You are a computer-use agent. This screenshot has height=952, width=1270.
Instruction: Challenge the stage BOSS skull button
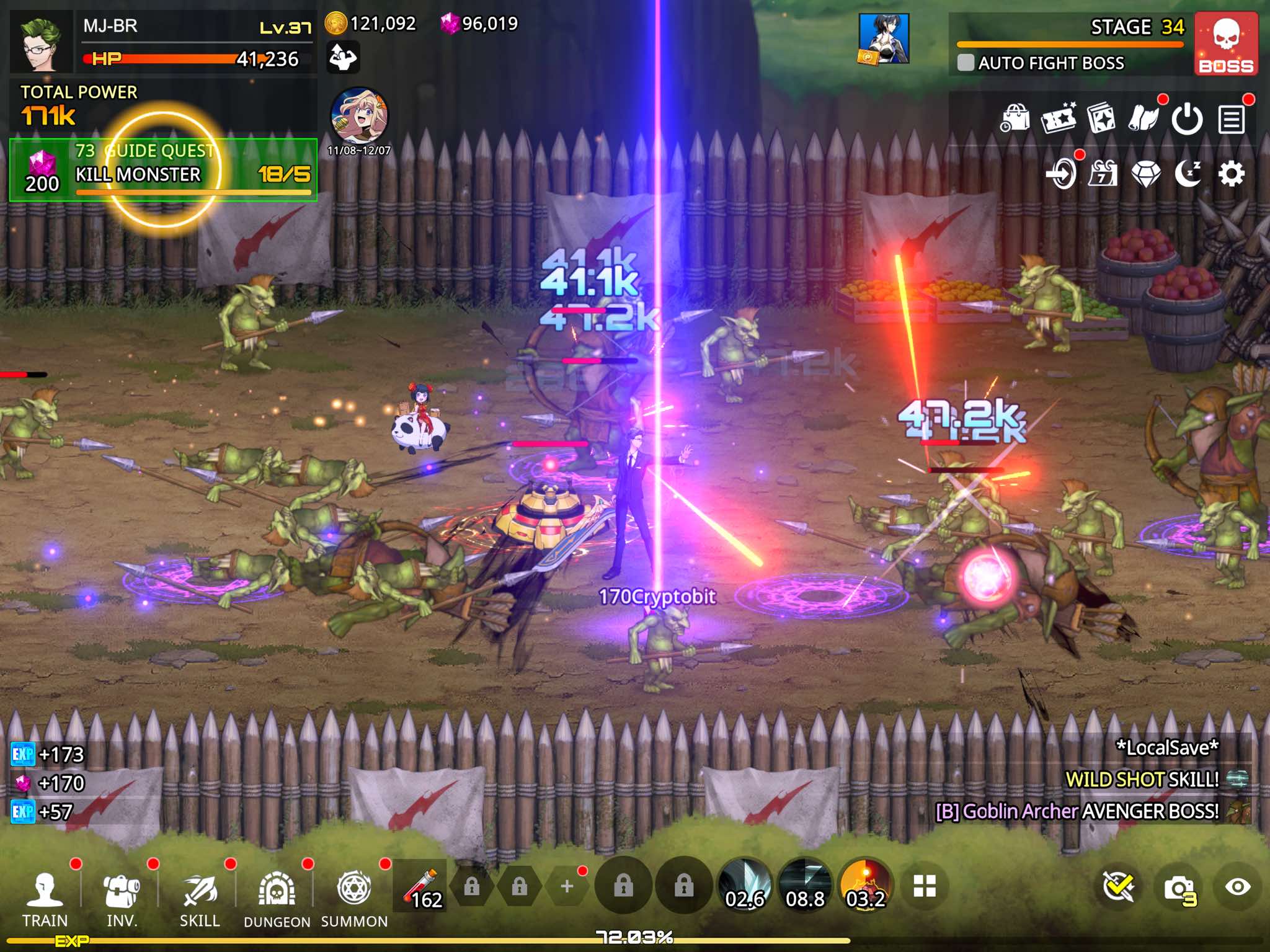pyautogui.click(x=1225, y=45)
